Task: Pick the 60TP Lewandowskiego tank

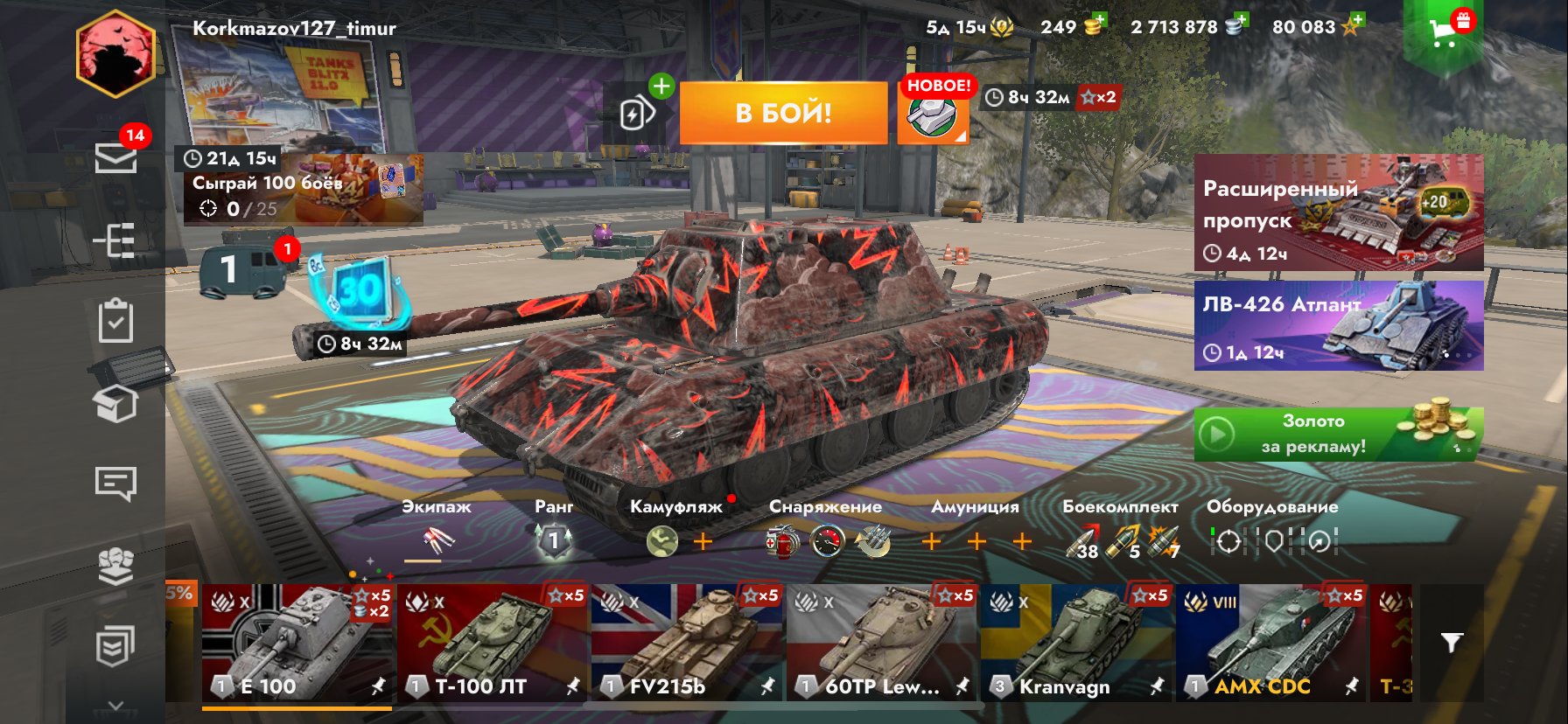Action: click(x=881, y=643)
